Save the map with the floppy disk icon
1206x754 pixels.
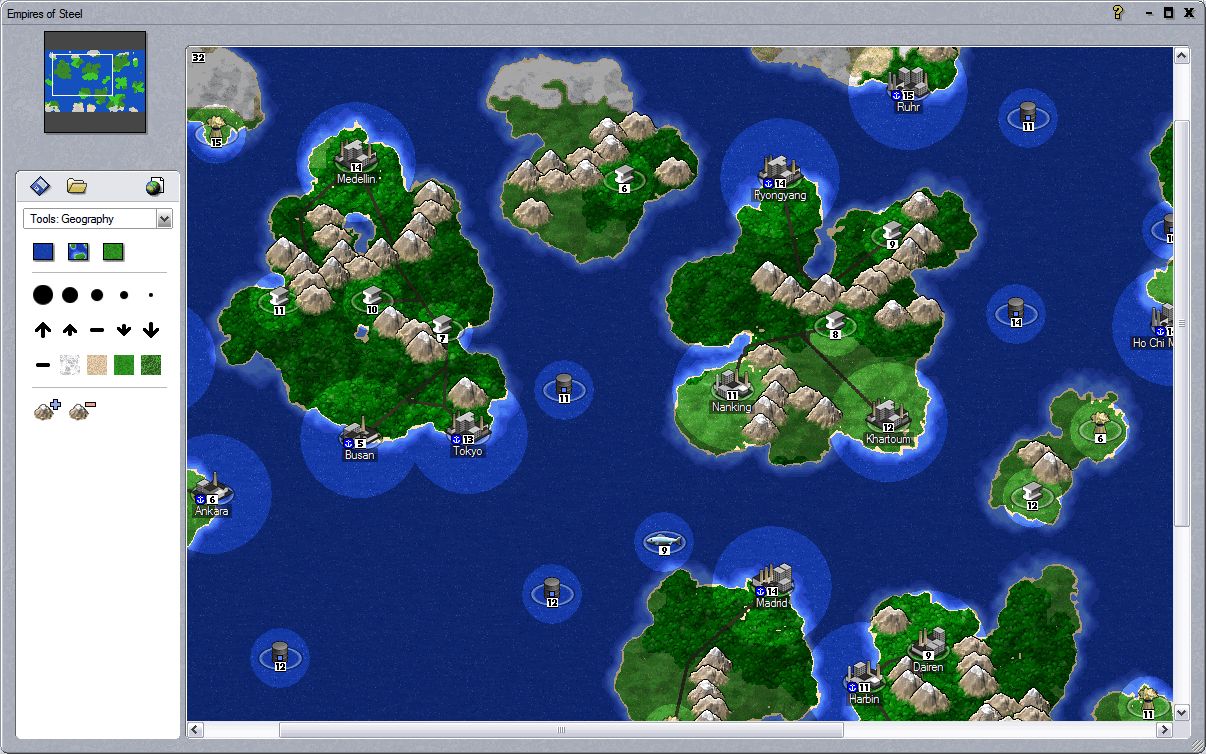pyautogui.click(x=40, y=186)
